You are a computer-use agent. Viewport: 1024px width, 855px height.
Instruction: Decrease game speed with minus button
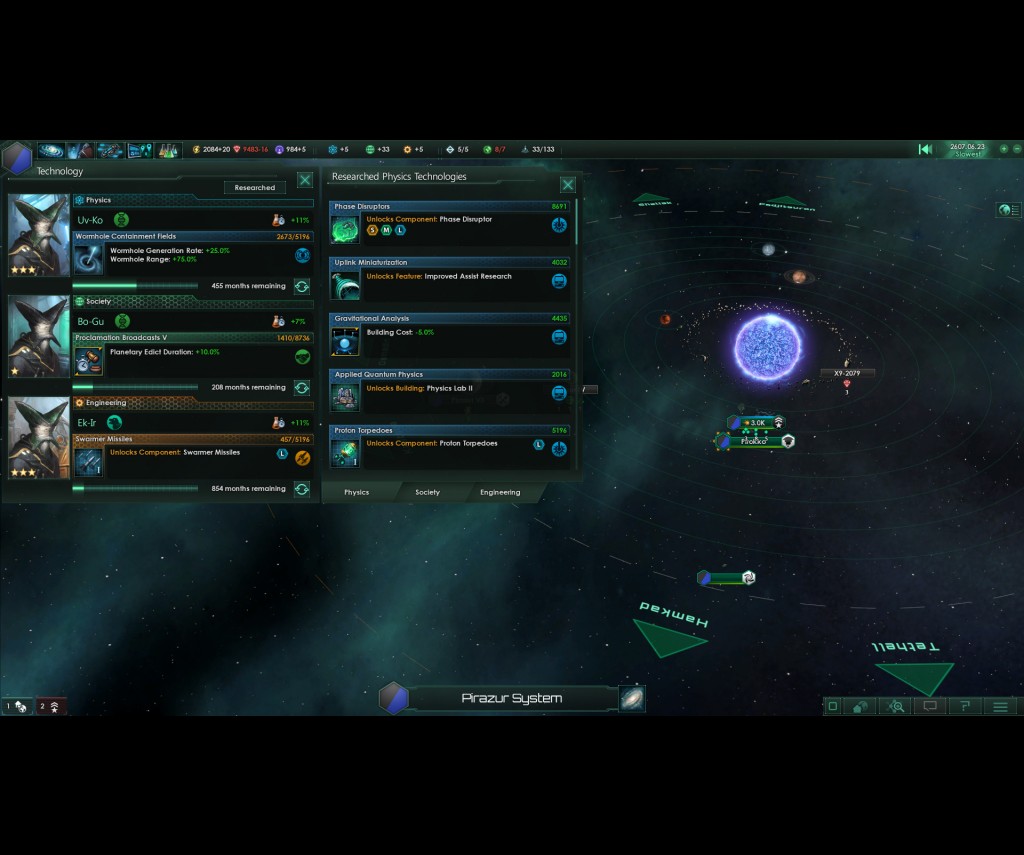click(1017, 149)
